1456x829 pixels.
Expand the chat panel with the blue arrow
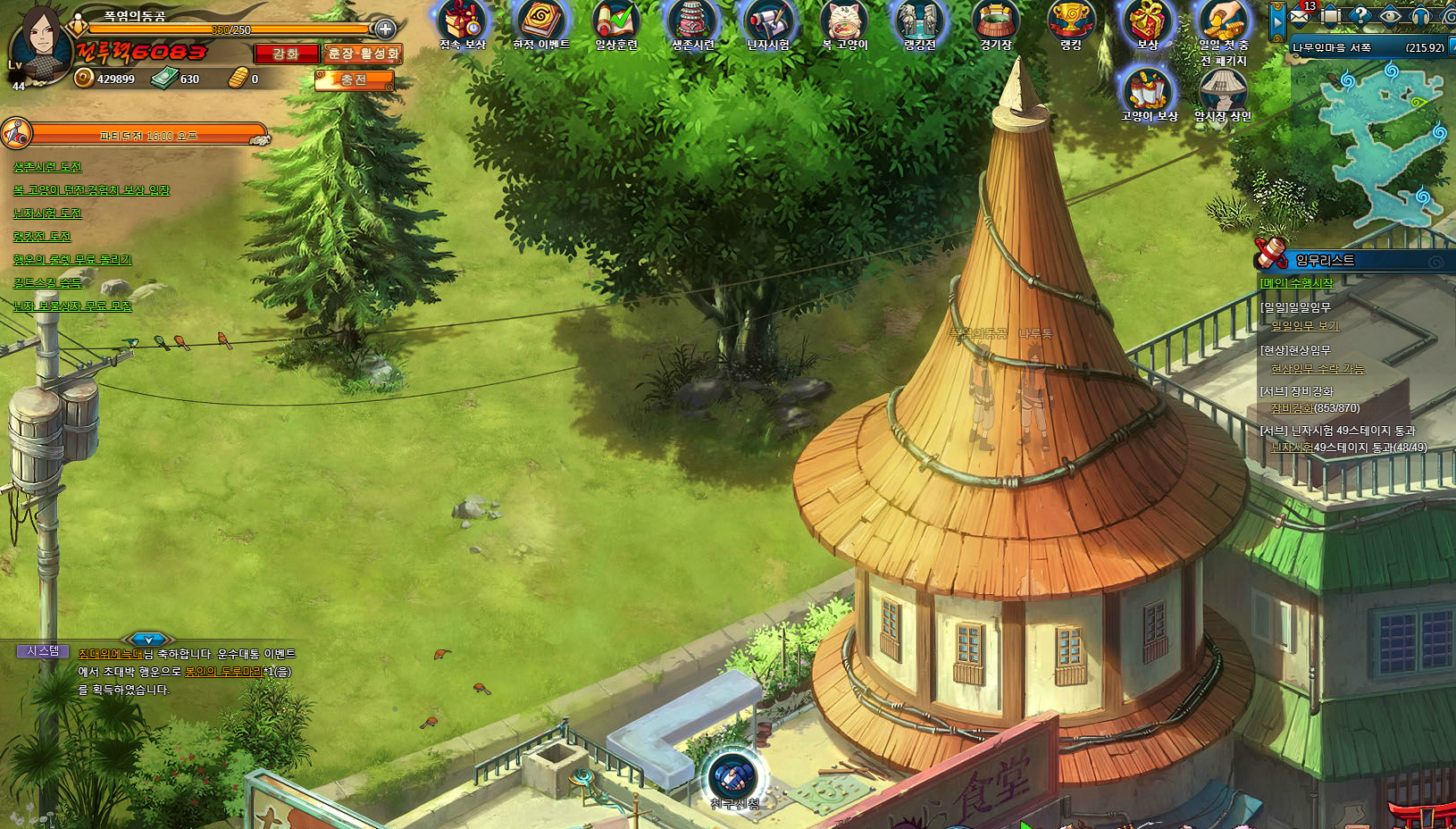pyautogui.click(x=148, y=640)
